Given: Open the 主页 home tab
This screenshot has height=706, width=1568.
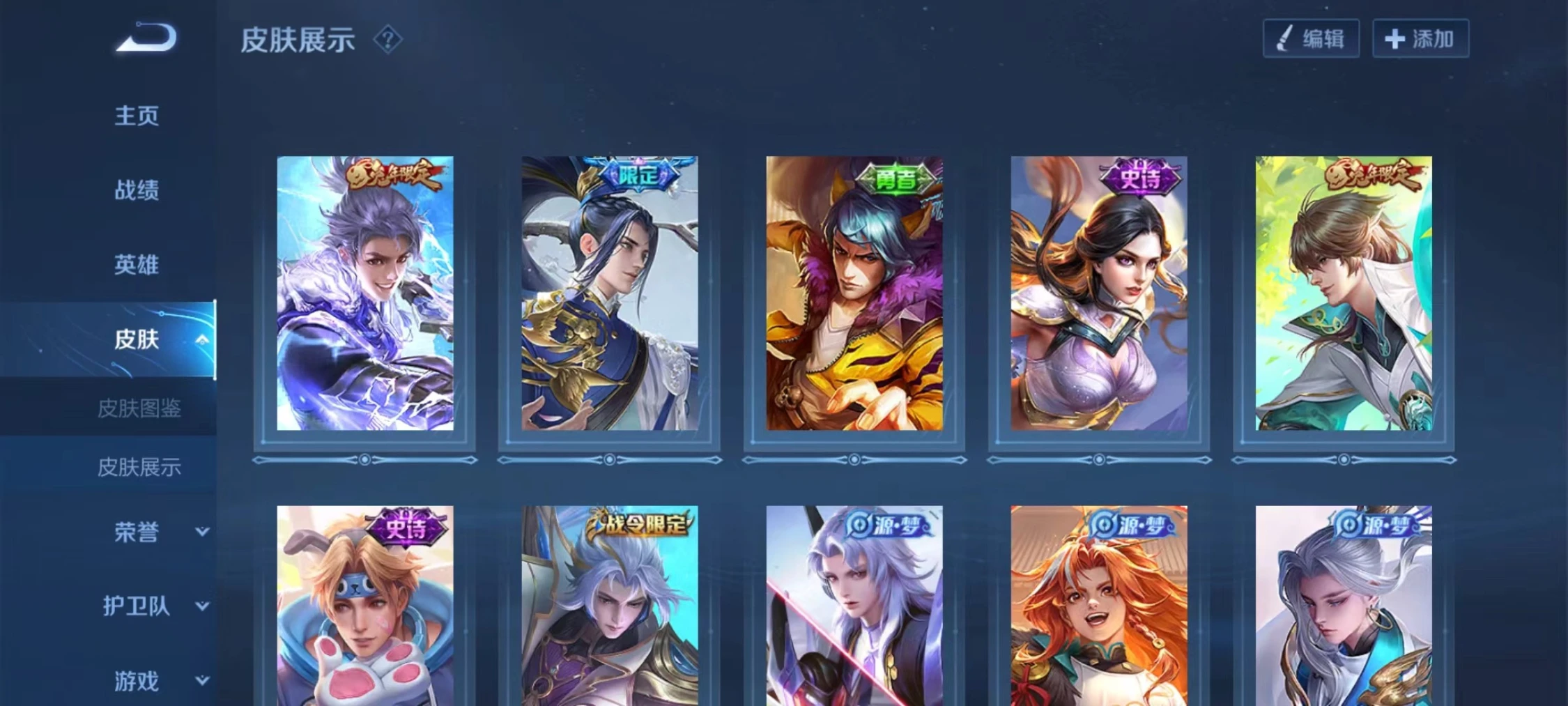Looking at the screenshot, I should pos(137,116).
